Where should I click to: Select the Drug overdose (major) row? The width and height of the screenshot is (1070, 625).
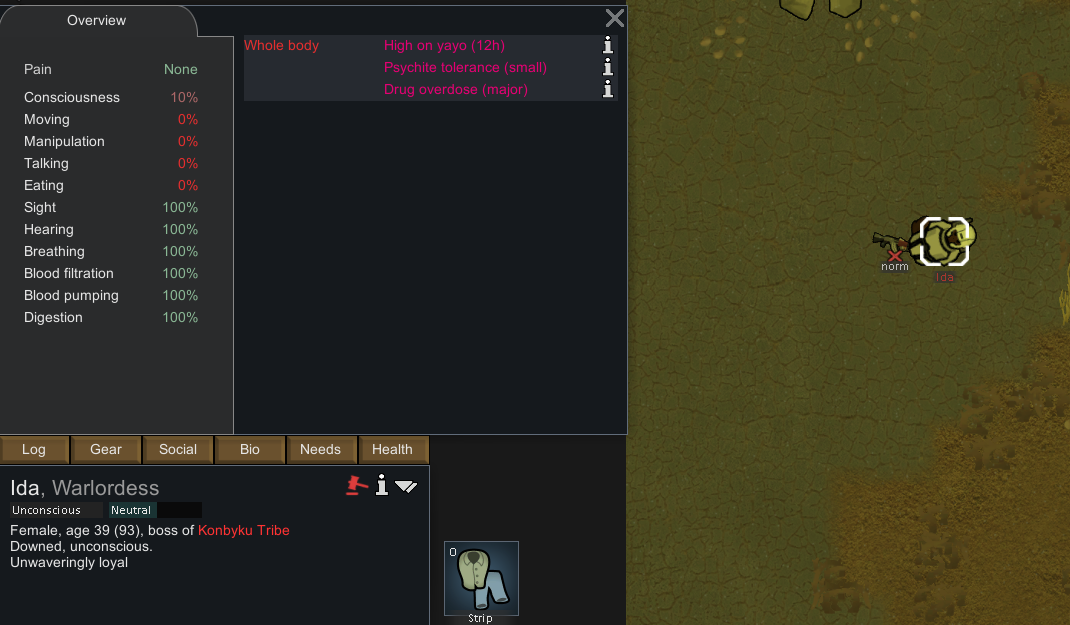(x=455, y=90)
